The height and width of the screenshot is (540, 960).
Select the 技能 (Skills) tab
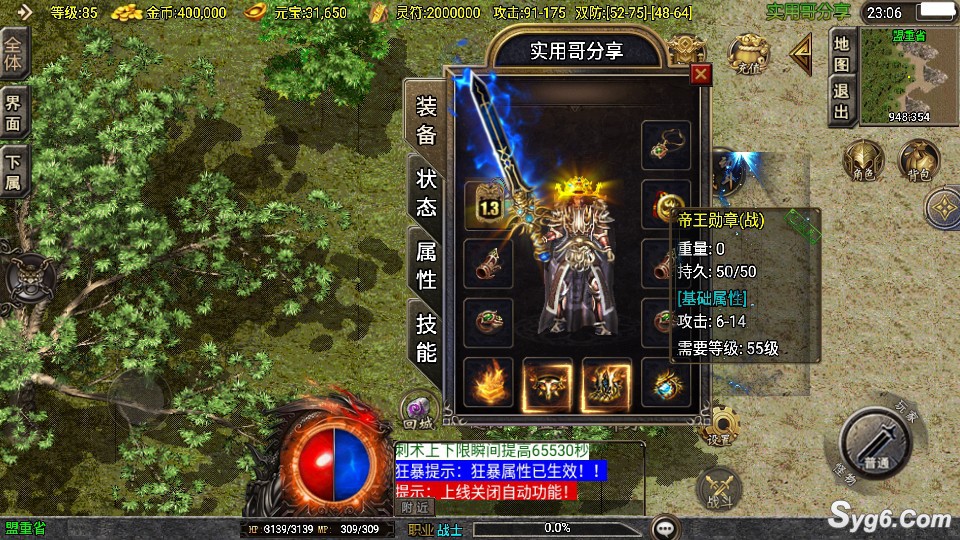tap(426, 337)
